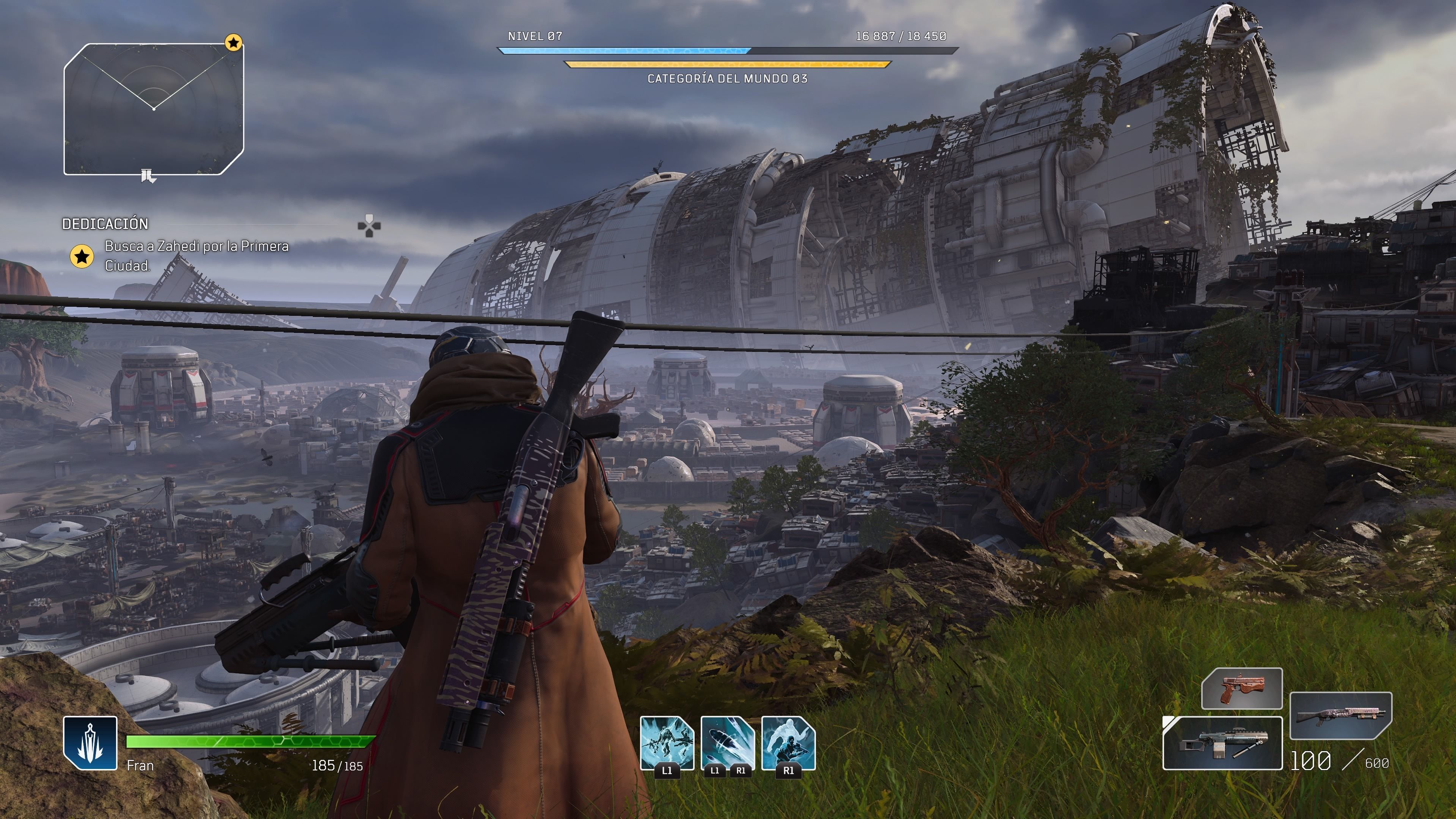Select the orange pistol sidearm slot

[1242, 689]
